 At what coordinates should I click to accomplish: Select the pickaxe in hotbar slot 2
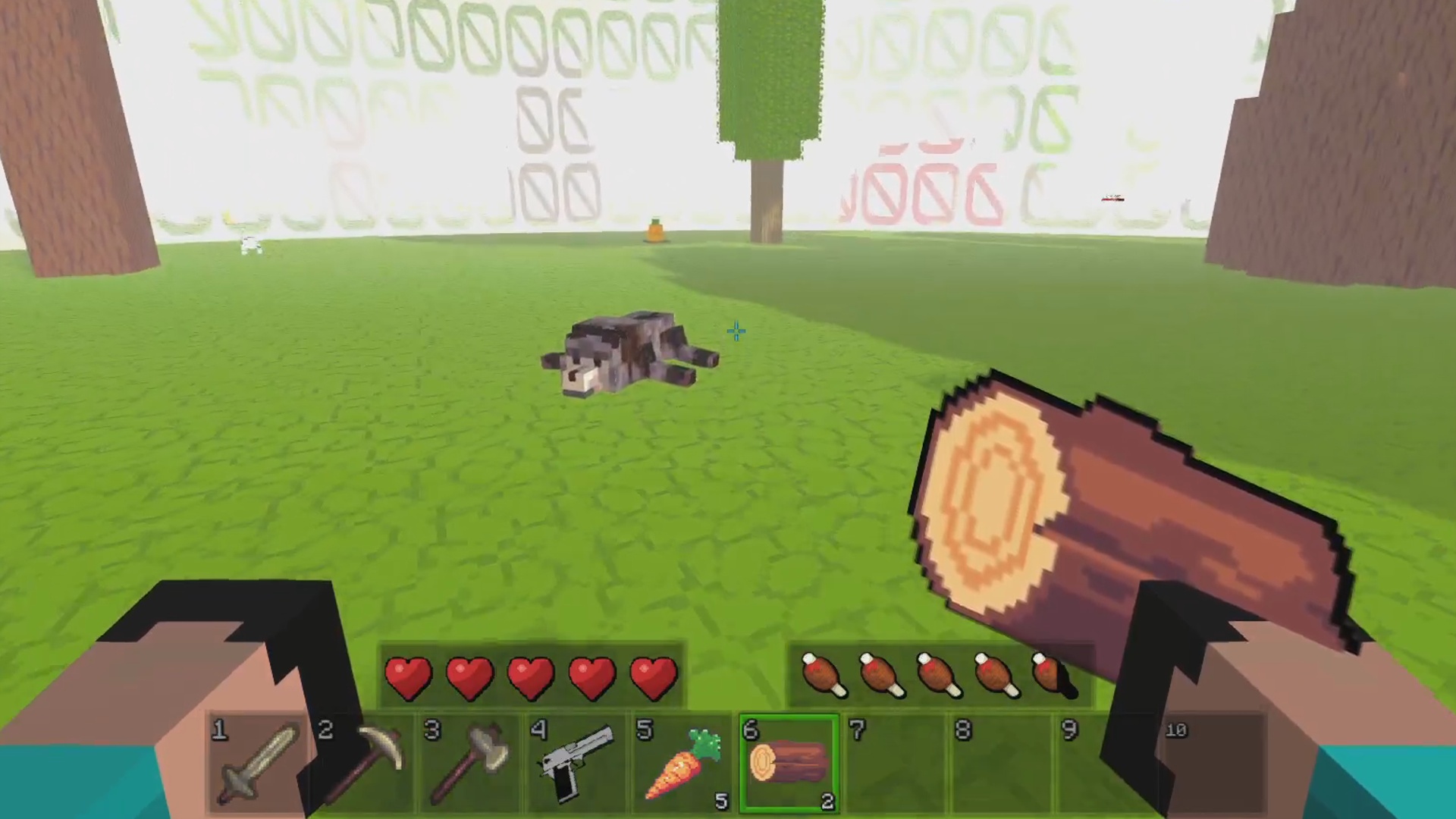tap(364, 762)
